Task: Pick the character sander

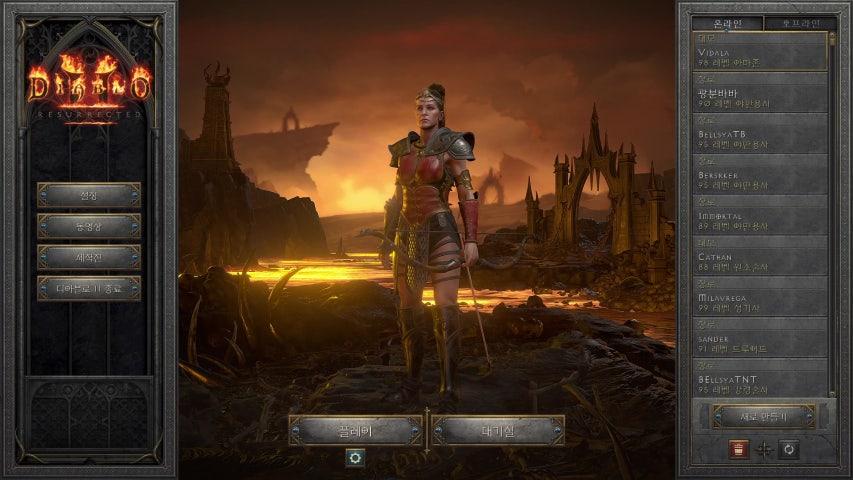Action: pyautogui.click(x=762, y=343)
